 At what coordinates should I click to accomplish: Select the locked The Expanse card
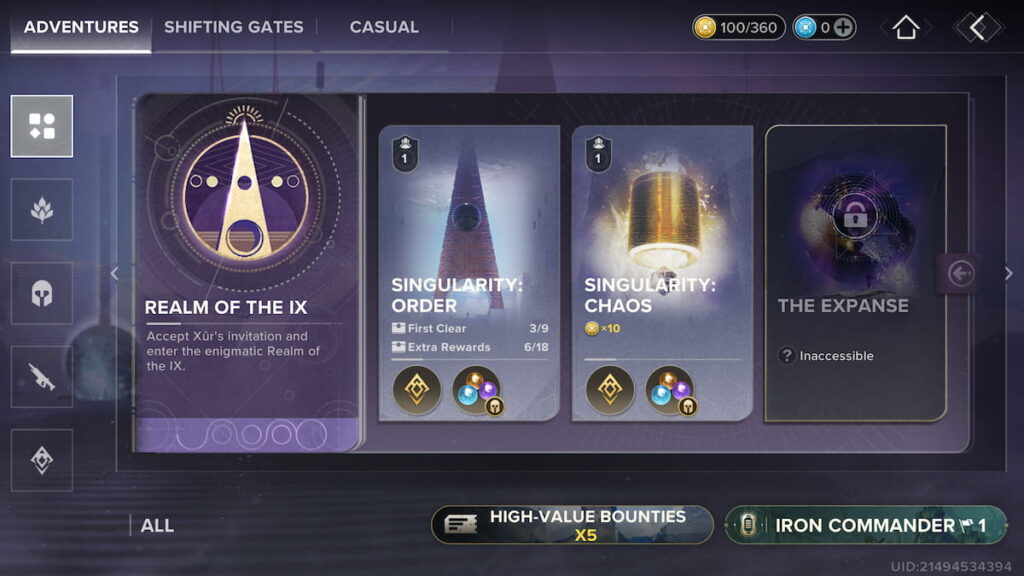tap(855, 272)
